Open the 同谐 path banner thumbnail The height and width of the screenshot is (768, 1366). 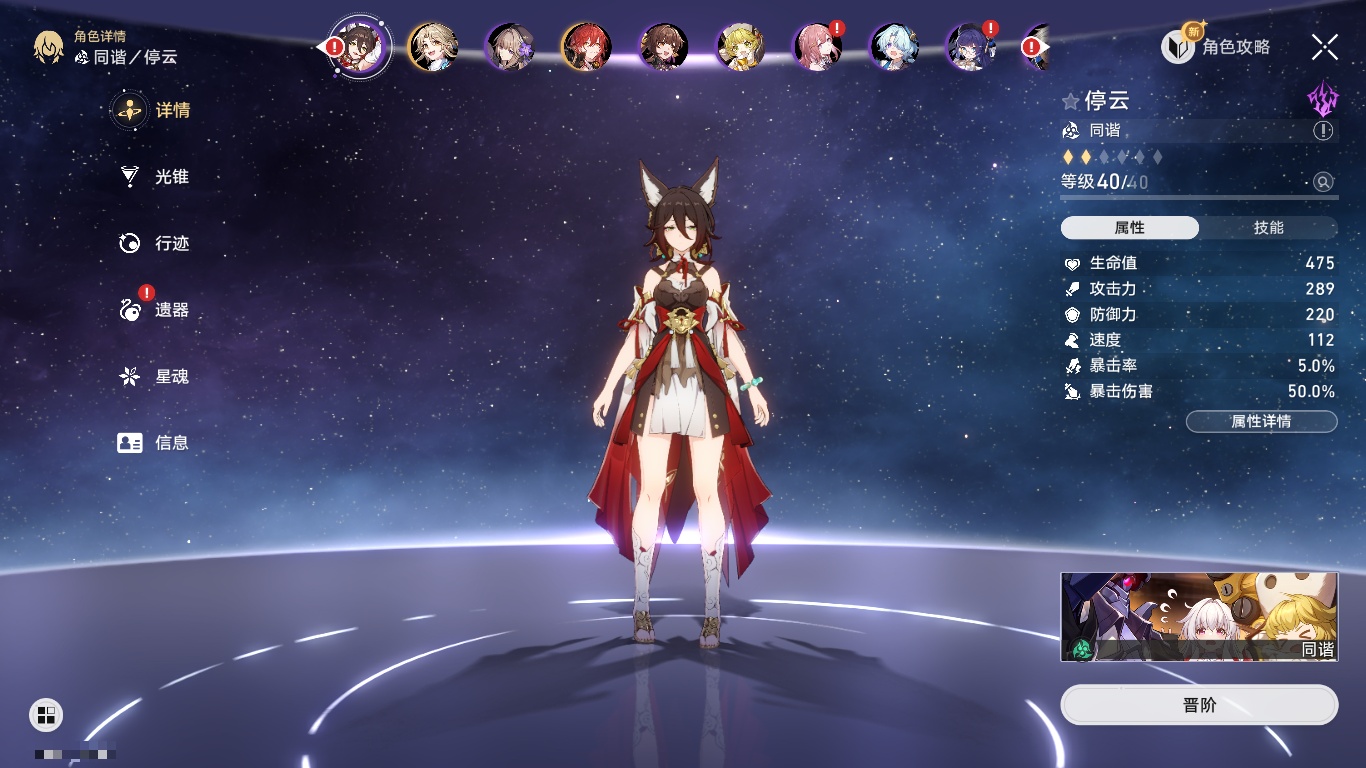(1199, 617)
